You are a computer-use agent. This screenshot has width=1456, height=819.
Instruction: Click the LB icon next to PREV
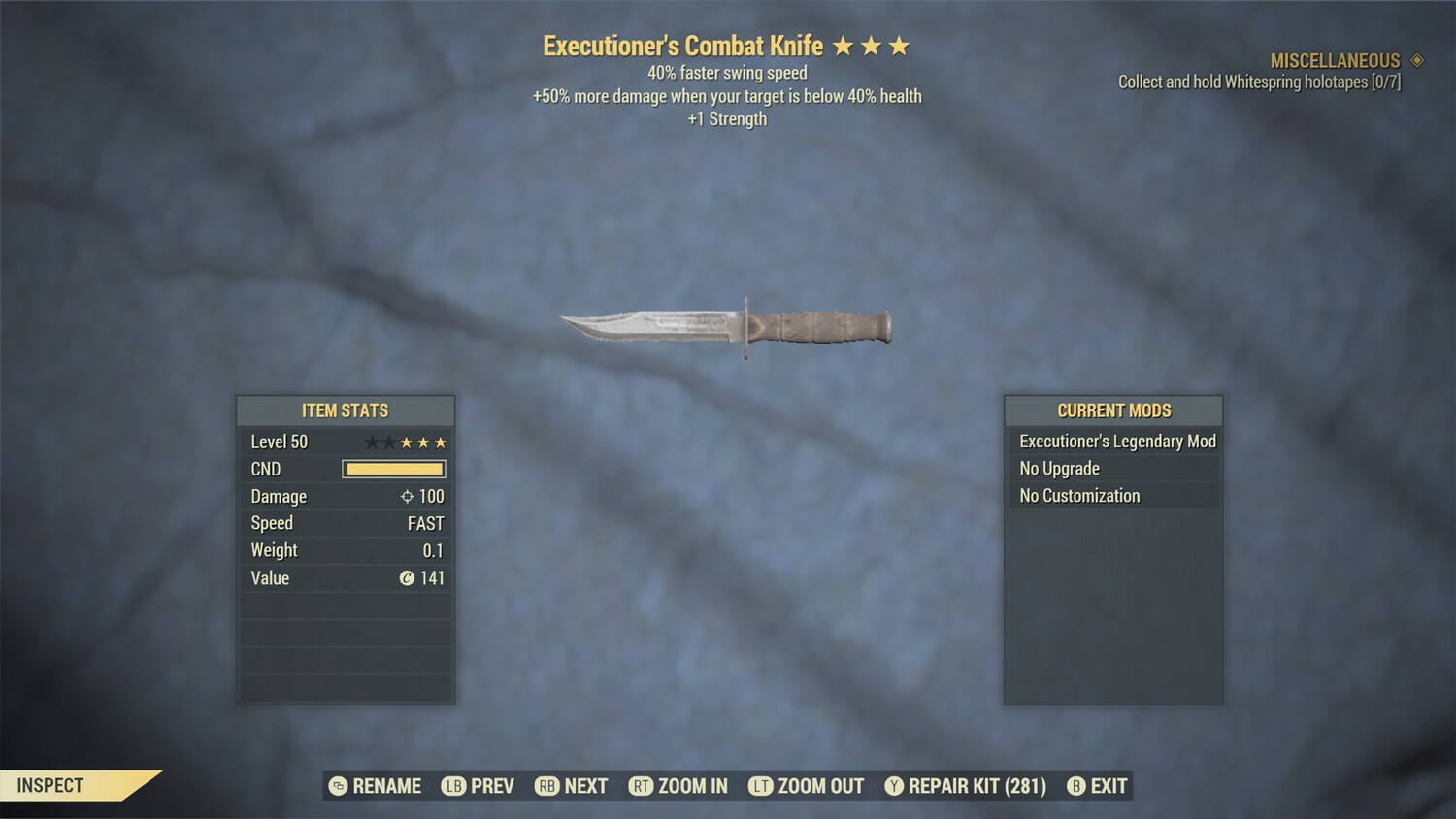point(452,786)
